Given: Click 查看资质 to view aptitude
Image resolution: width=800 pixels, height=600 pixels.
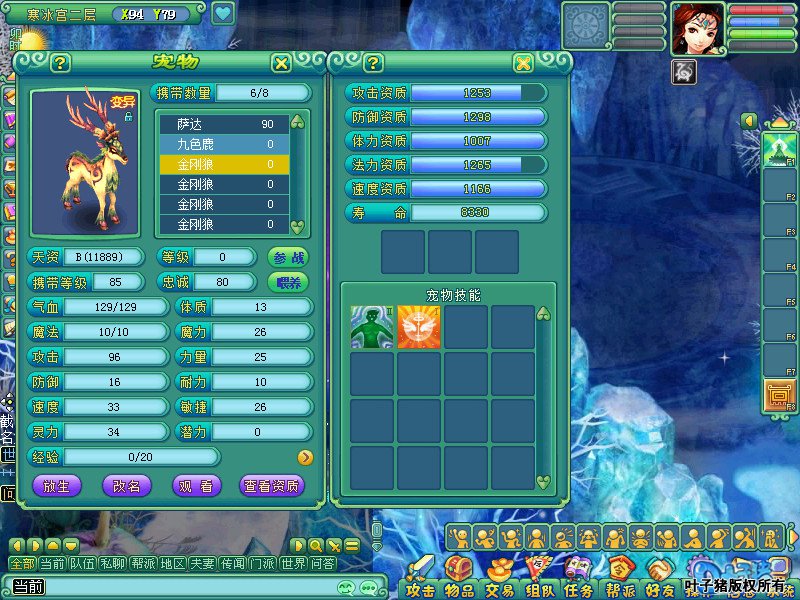Looking at the screenshot, I should click(271, 486).
